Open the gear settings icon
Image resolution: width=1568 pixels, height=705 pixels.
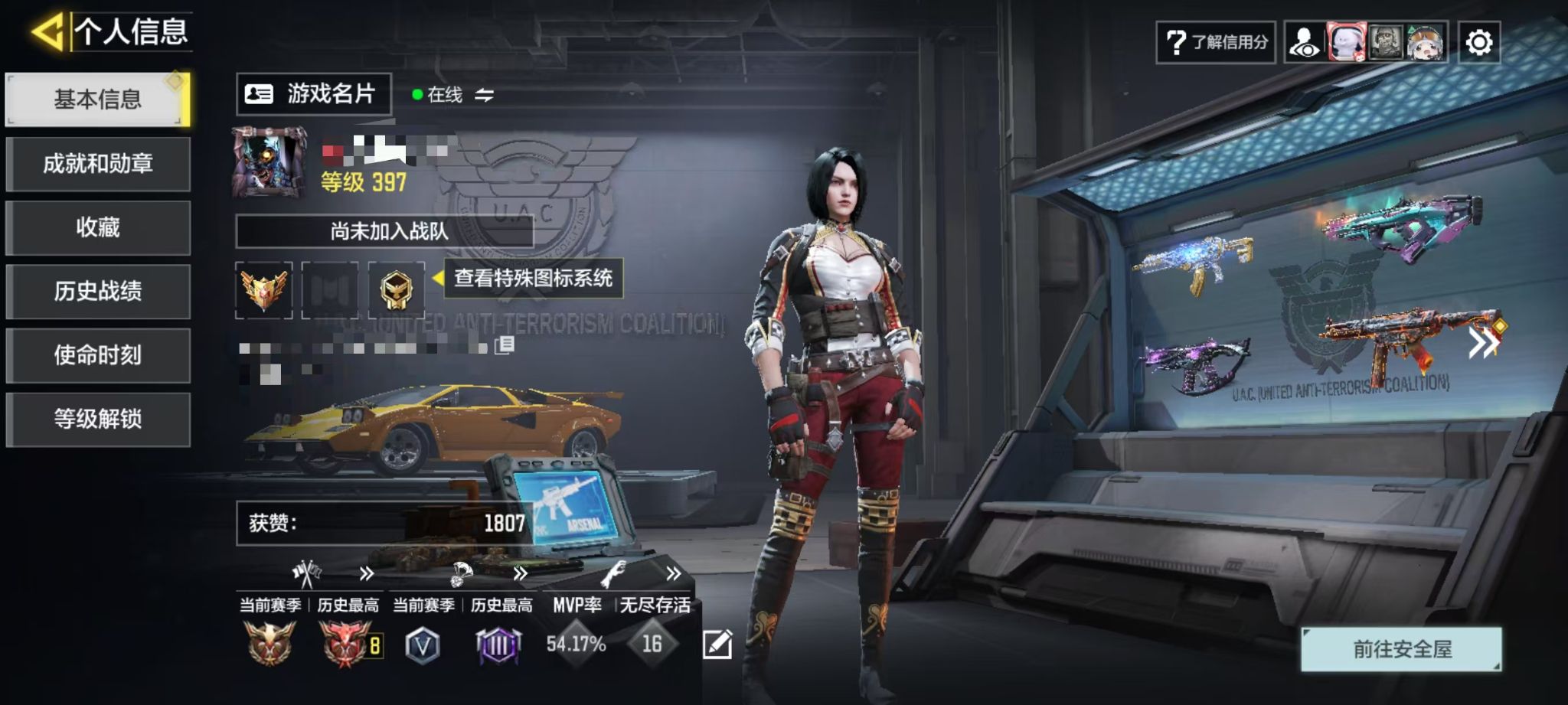click(x=1478, y=42)
